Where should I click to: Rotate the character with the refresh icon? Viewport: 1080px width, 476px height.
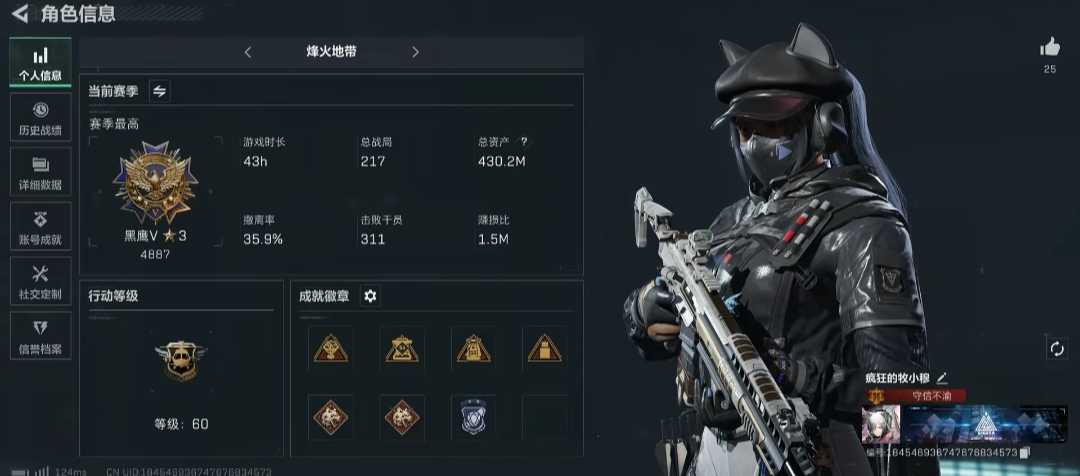tap(1056, 348)
